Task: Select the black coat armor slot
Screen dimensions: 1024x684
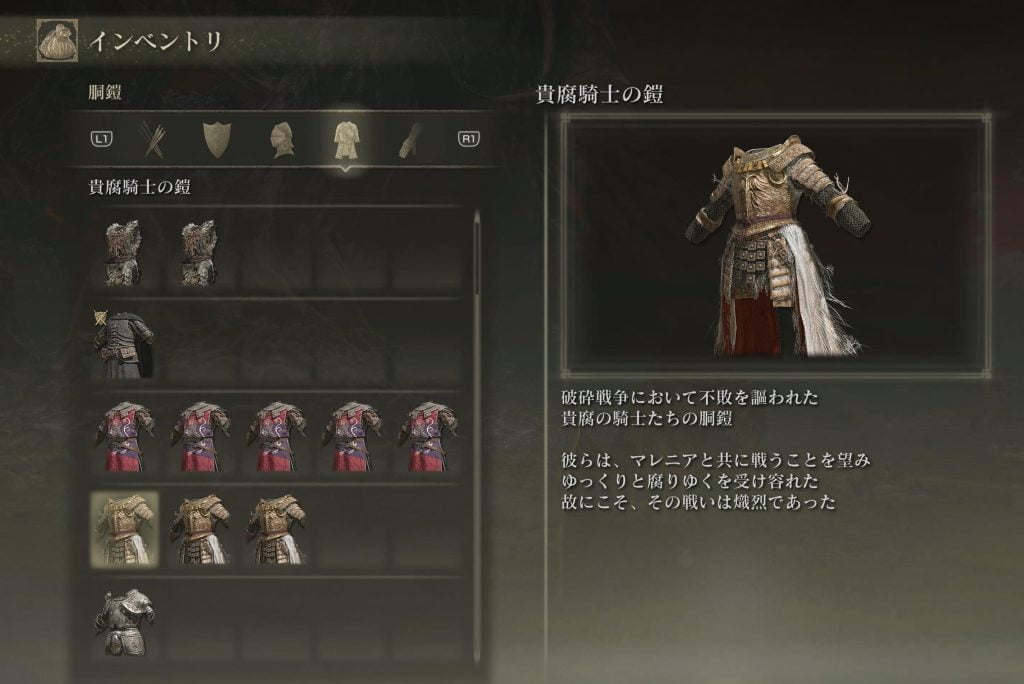Action: click(124, 345)
